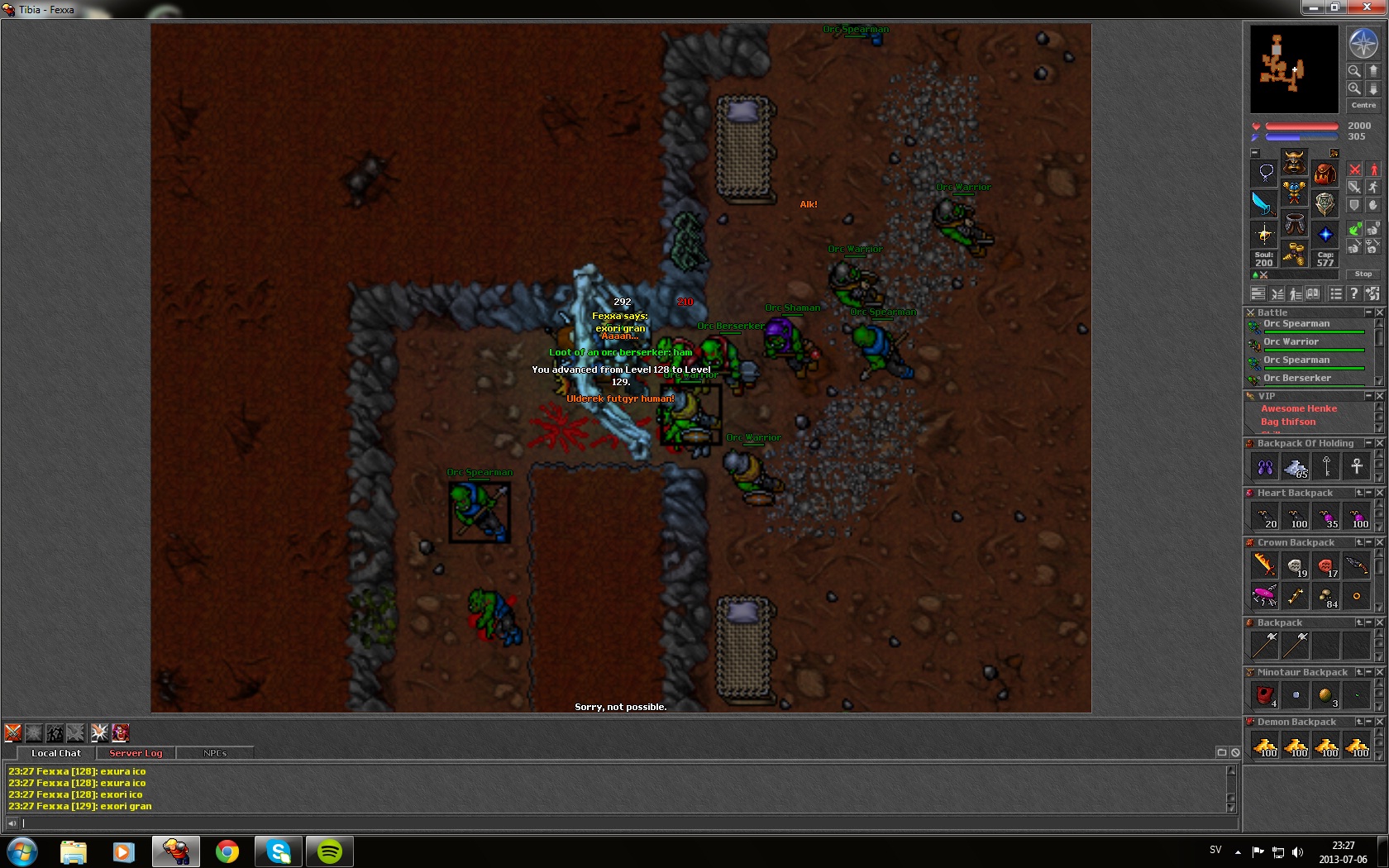
Task: Minimize the Heart Backpack panel
Action: (x=1369, y=493)
